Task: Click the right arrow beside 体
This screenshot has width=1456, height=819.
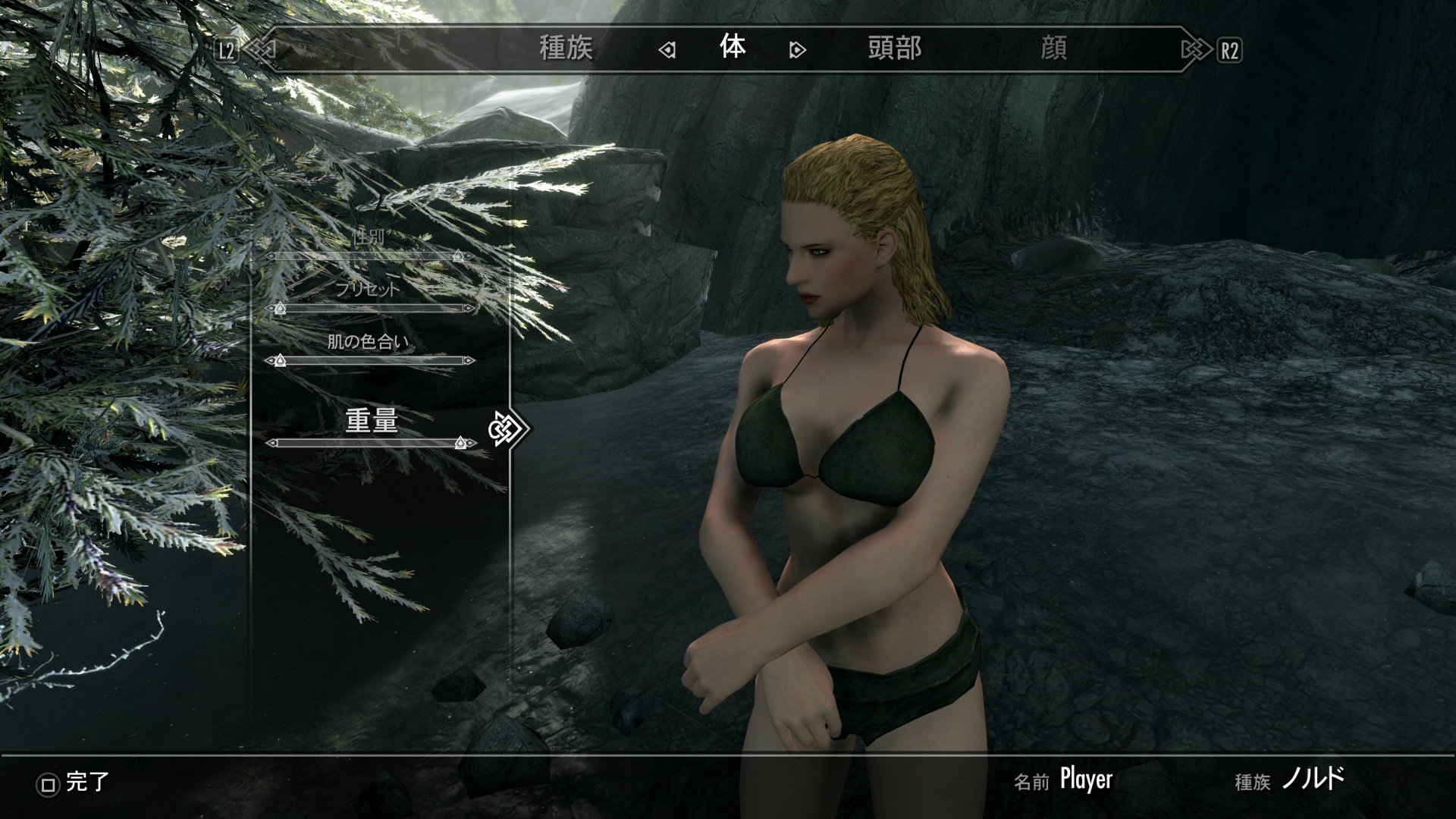Action: click(797, 50)
